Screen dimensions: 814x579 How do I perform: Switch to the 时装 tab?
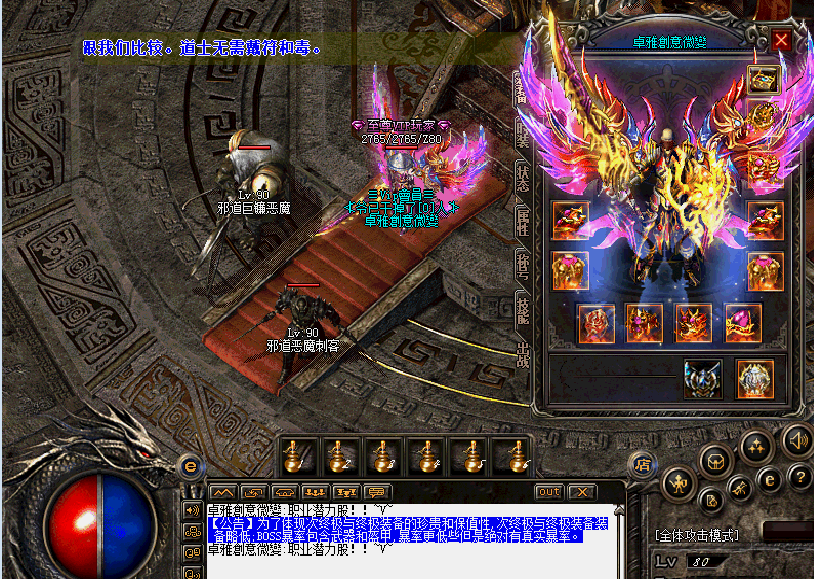[x=522, y=133]
